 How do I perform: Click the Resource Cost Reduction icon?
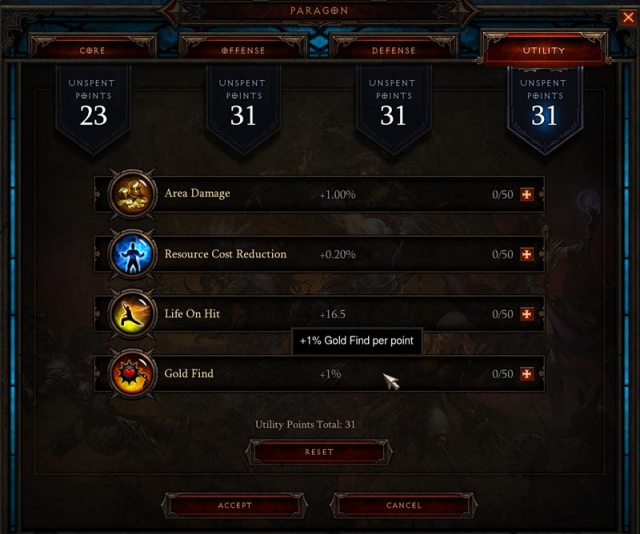click(132, 254)
